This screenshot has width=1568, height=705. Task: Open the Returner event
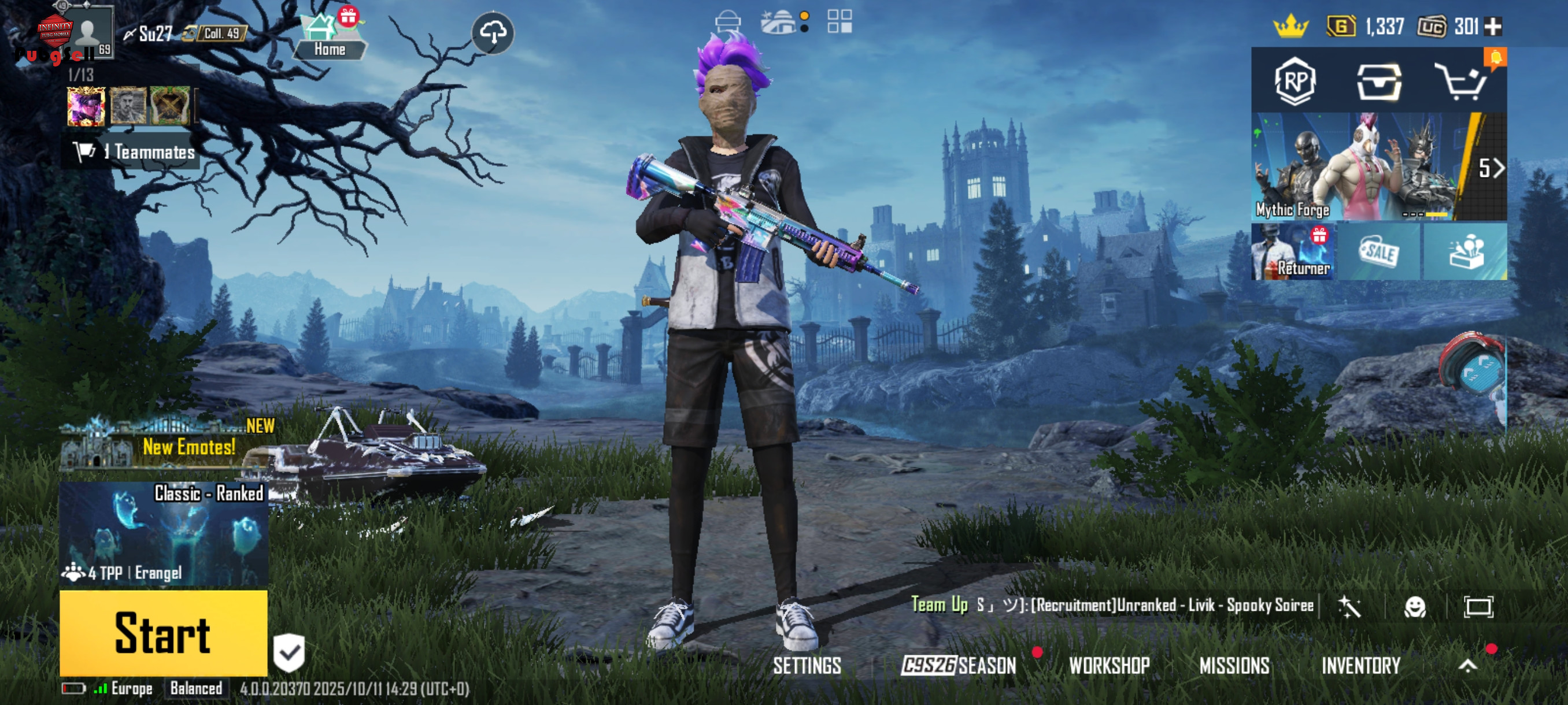[1293, 252]
